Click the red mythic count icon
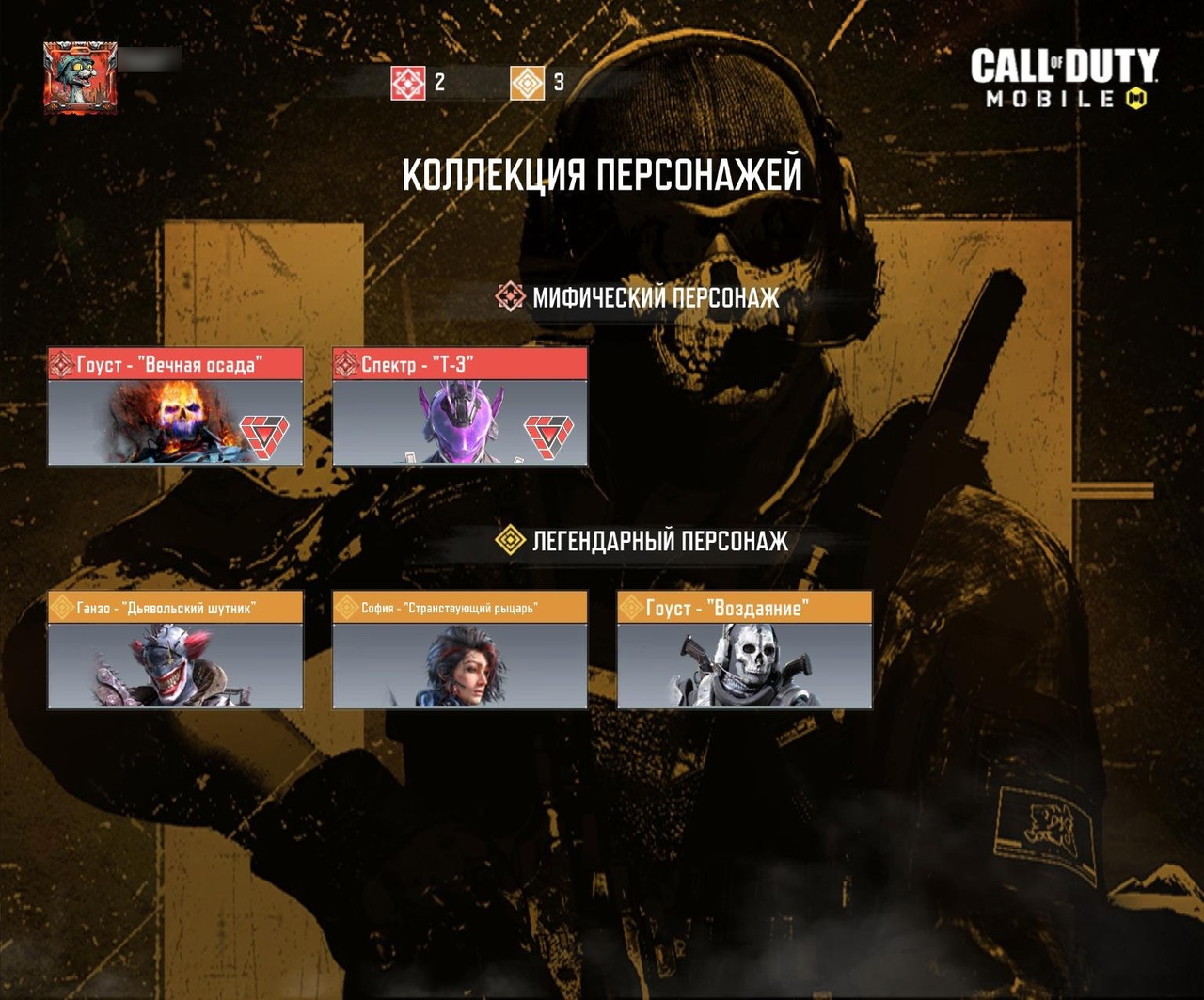The width and height of the screenshot is (1204, 1000). (x=408, y=83)
